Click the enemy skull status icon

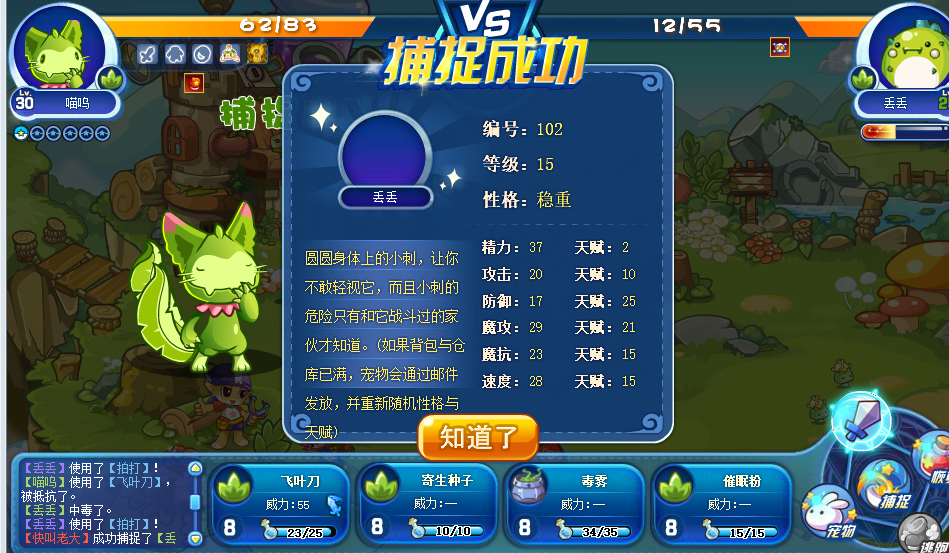pos(780,47)
